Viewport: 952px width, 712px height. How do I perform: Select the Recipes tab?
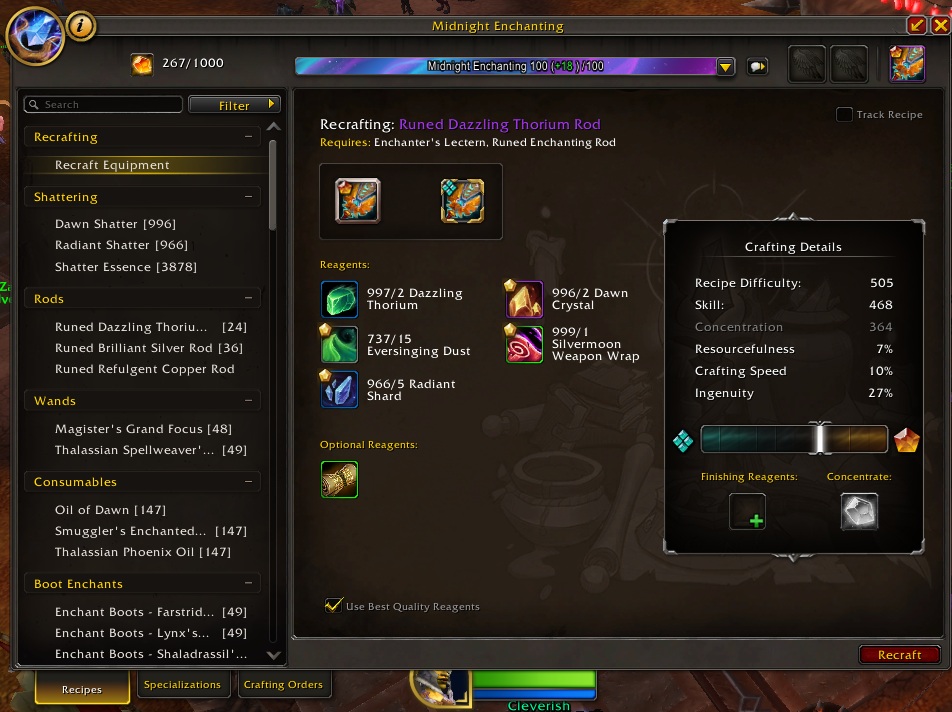[82, 689]
